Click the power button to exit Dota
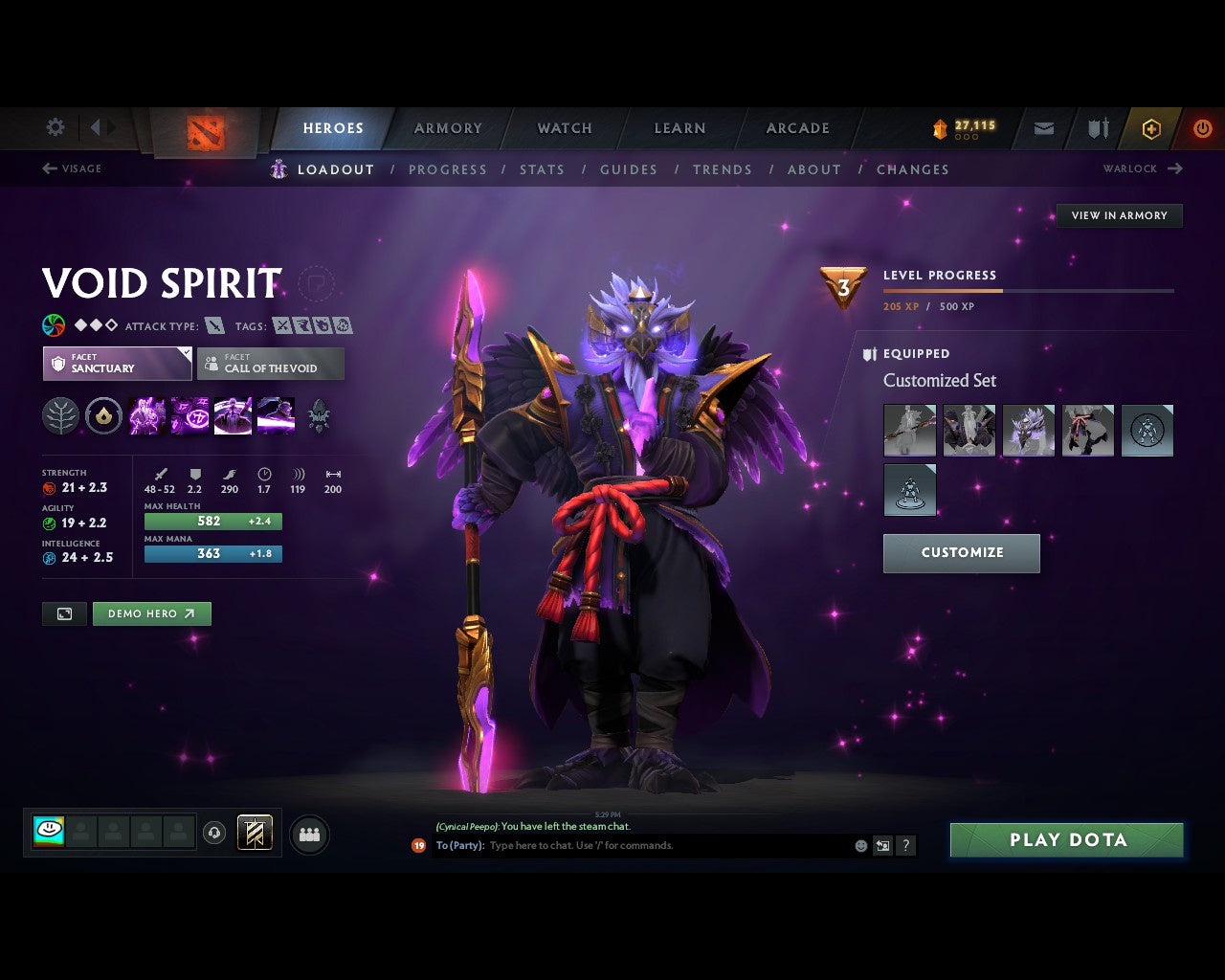Viewport: 1225px width, 980px height. point(1203,128)
